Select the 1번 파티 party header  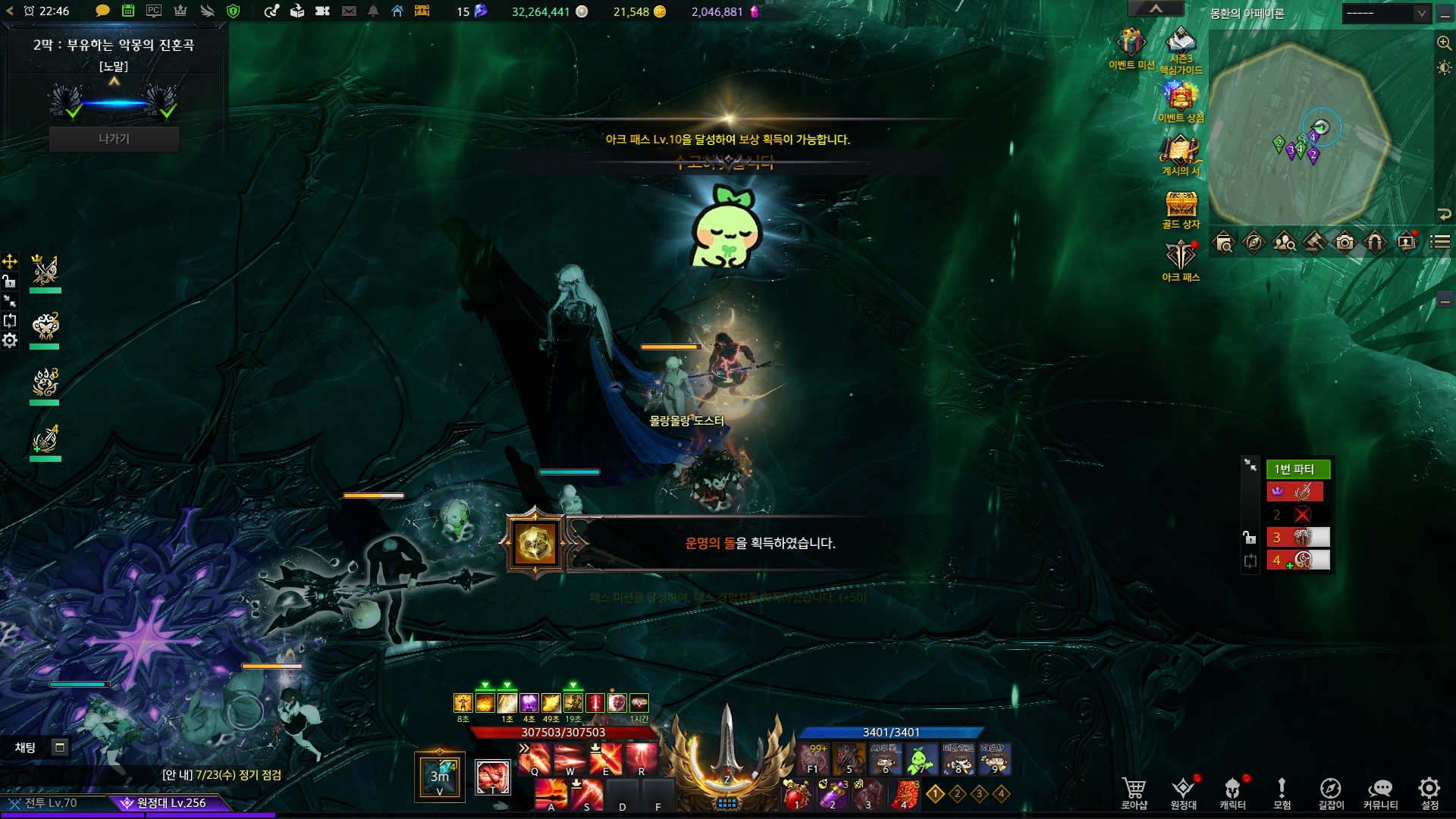pos(1298,469)
